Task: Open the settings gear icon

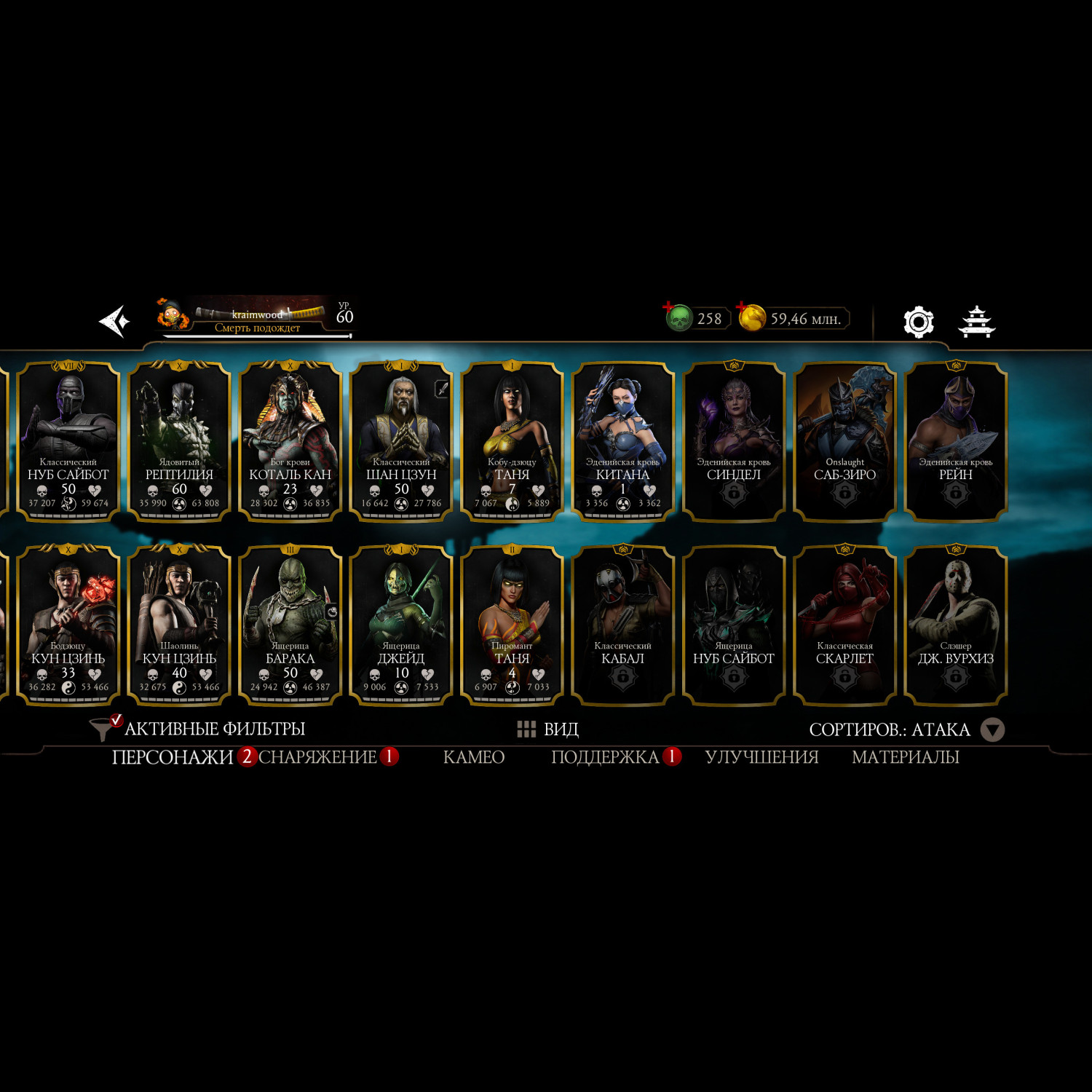Action: 918,321
